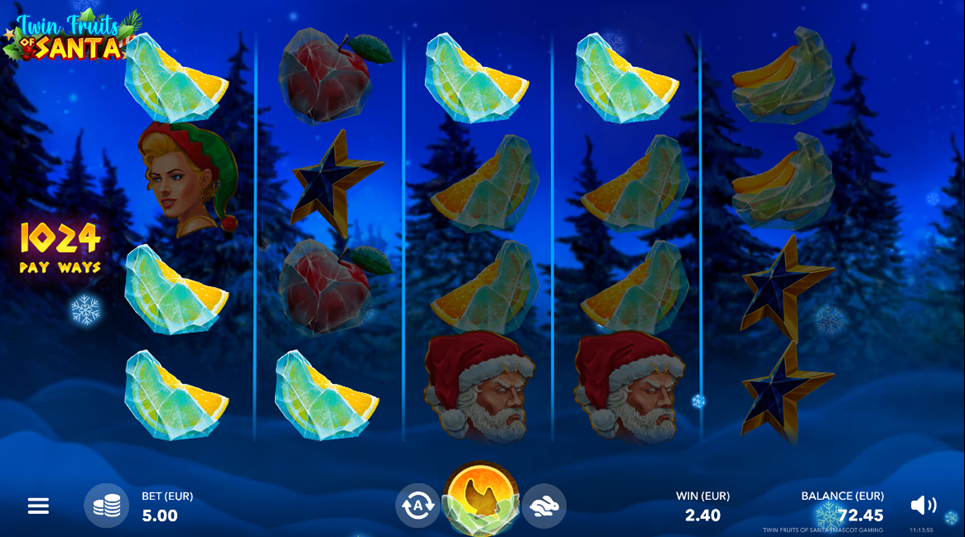This screenshot has height=537, width=965.
Task: Open the hamburger menu
Action: [38, 506]
